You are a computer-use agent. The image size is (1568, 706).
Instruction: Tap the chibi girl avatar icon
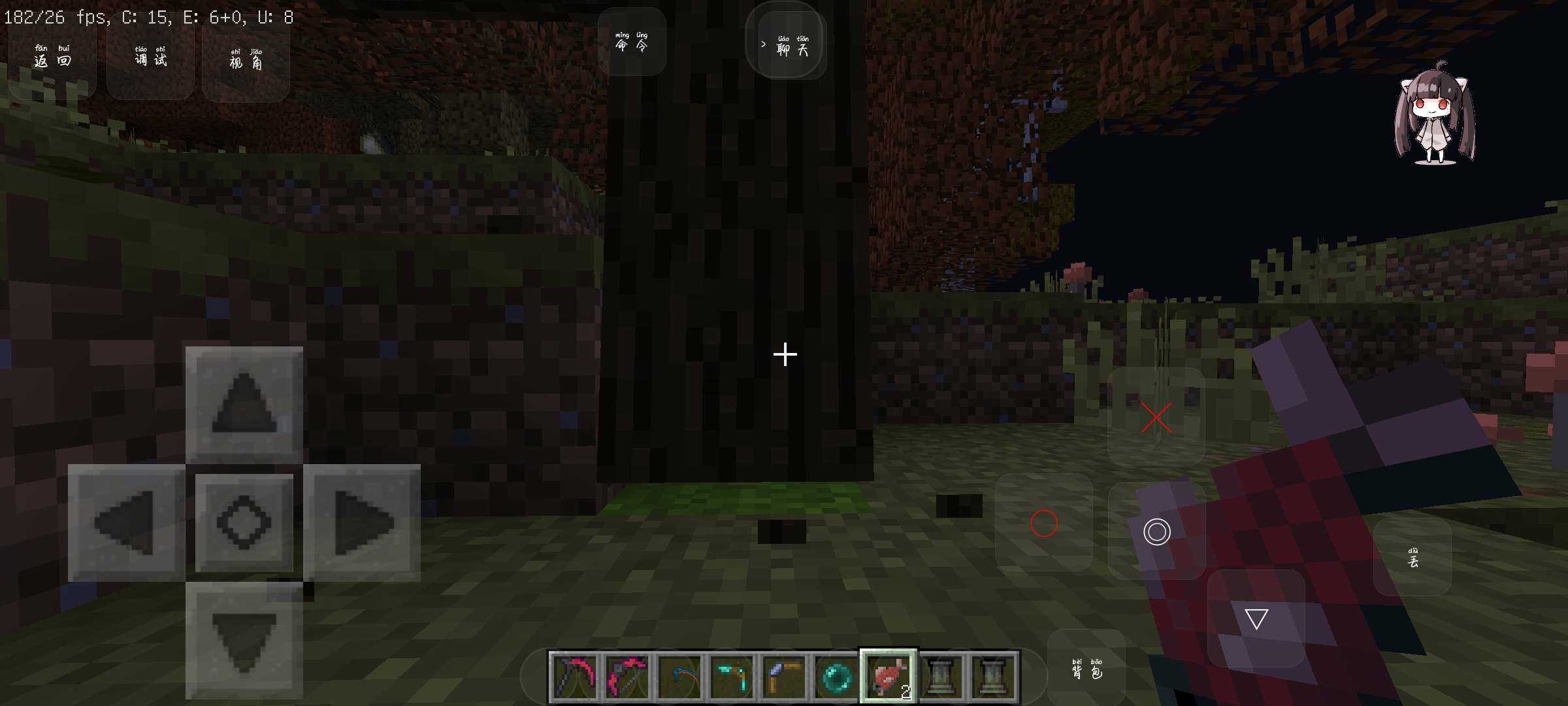point(1435,113)
